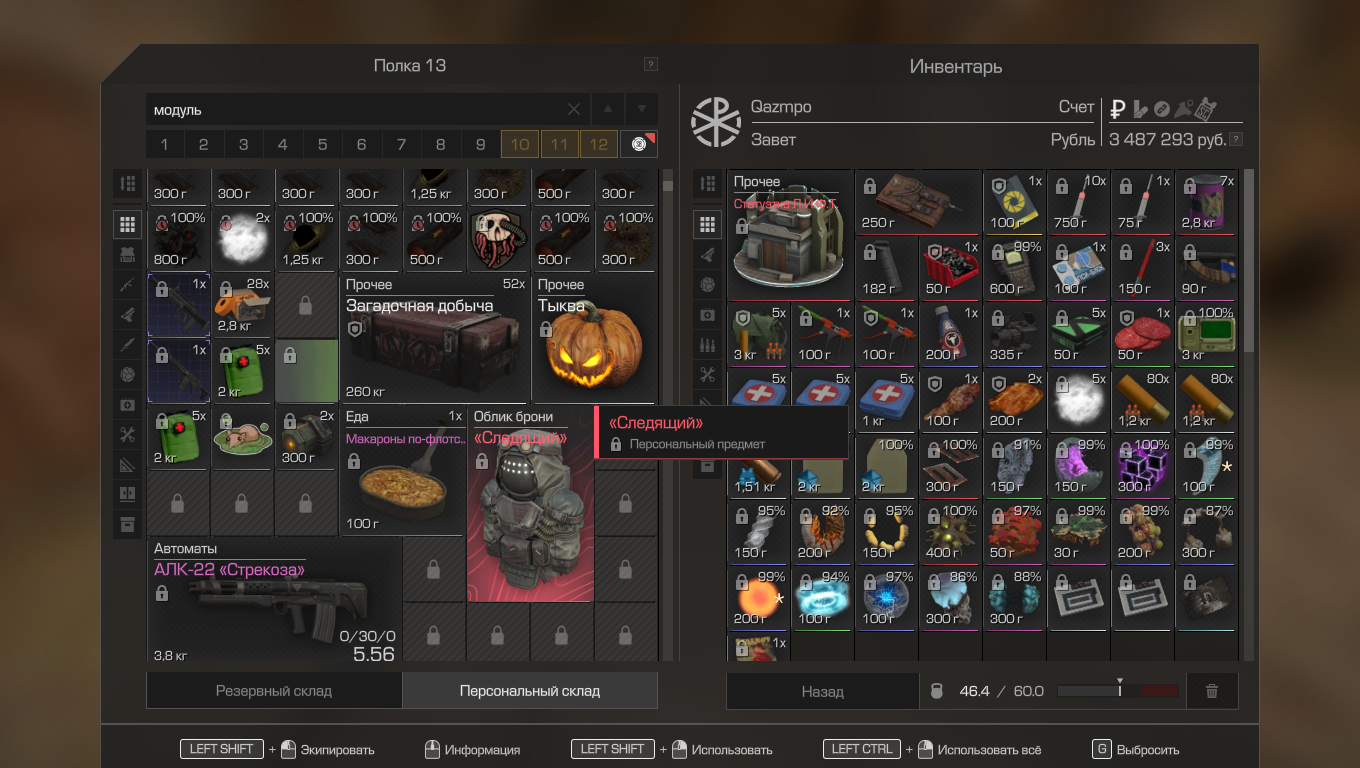
Task: Select the purple cube artifact item
Action: pos(1143,465)
